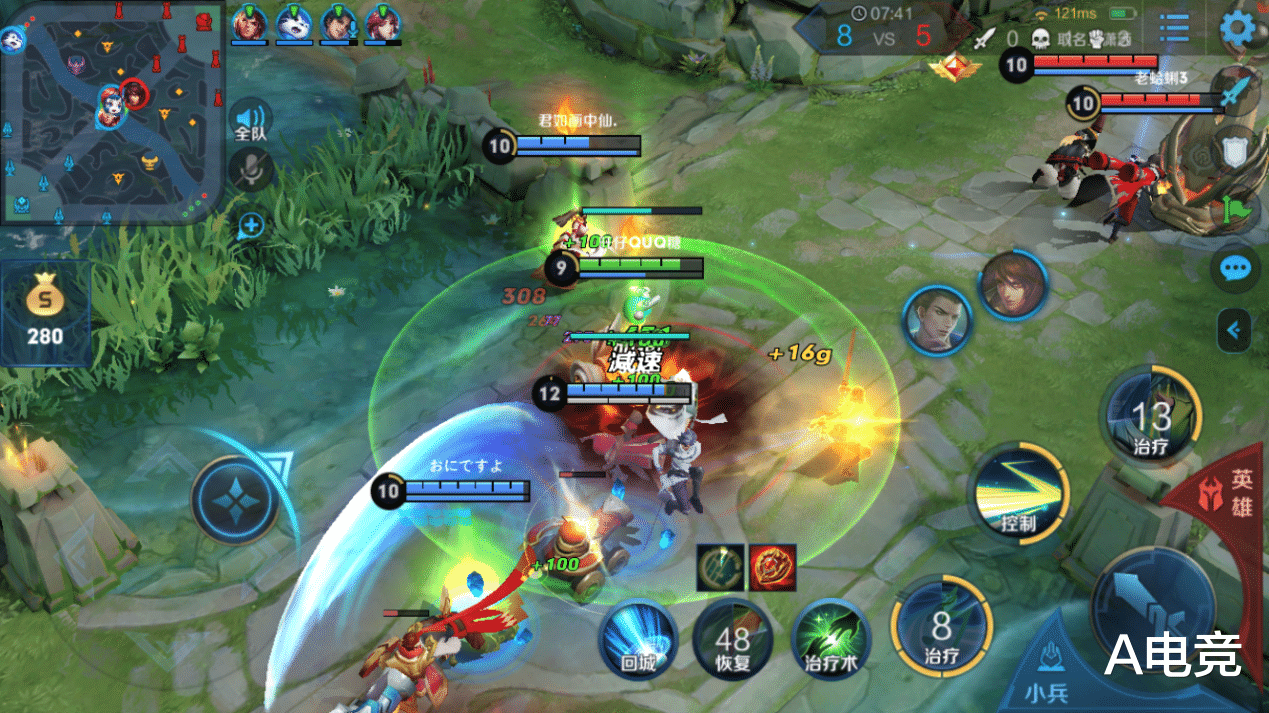Cast the 治疗术 summoner spell
The image size is (1269, 713).
pyautogui.click(x=830, y=638)
